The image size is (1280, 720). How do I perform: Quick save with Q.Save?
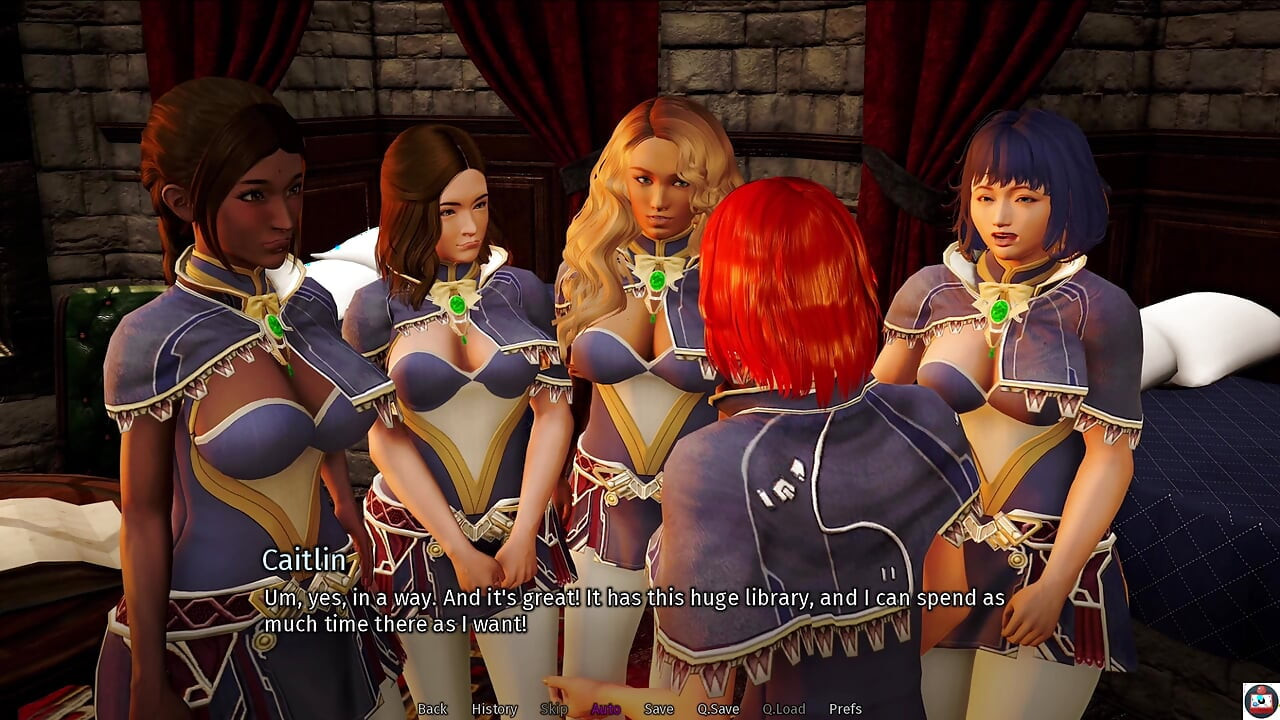click(x=718, y=709)
